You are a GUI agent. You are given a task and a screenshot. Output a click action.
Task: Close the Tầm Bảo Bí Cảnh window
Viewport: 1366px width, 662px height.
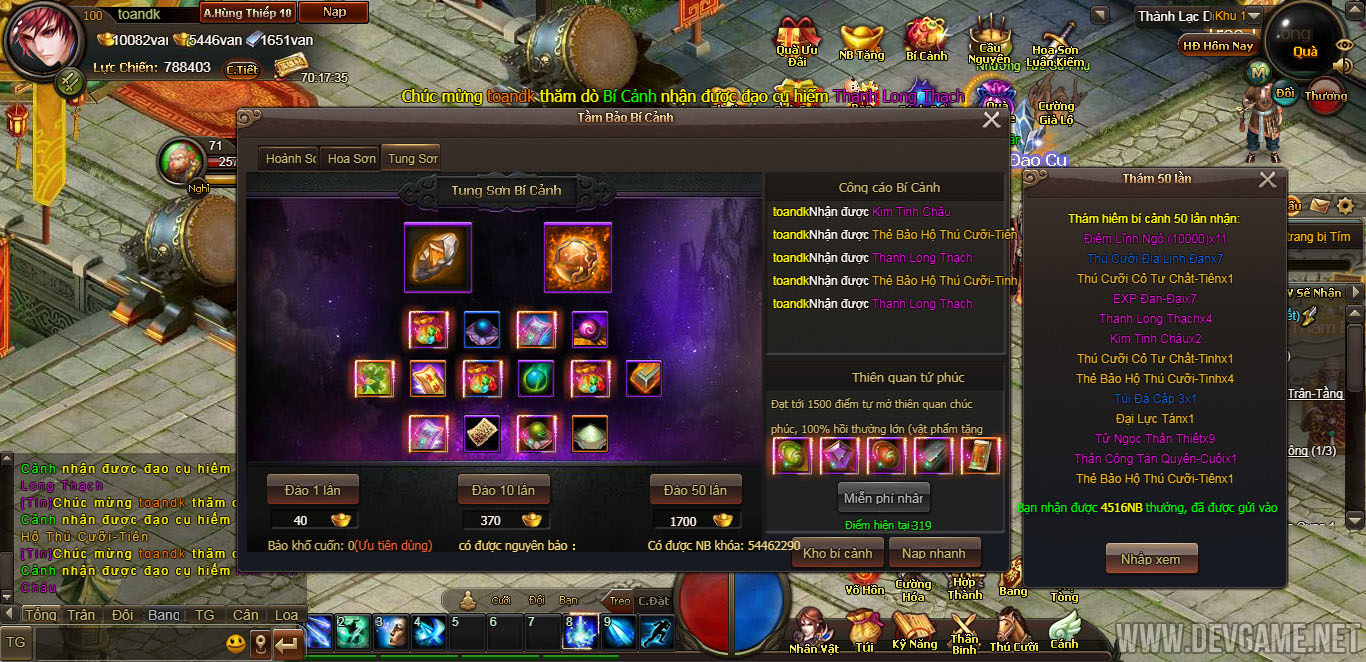(x=991, y=120)
